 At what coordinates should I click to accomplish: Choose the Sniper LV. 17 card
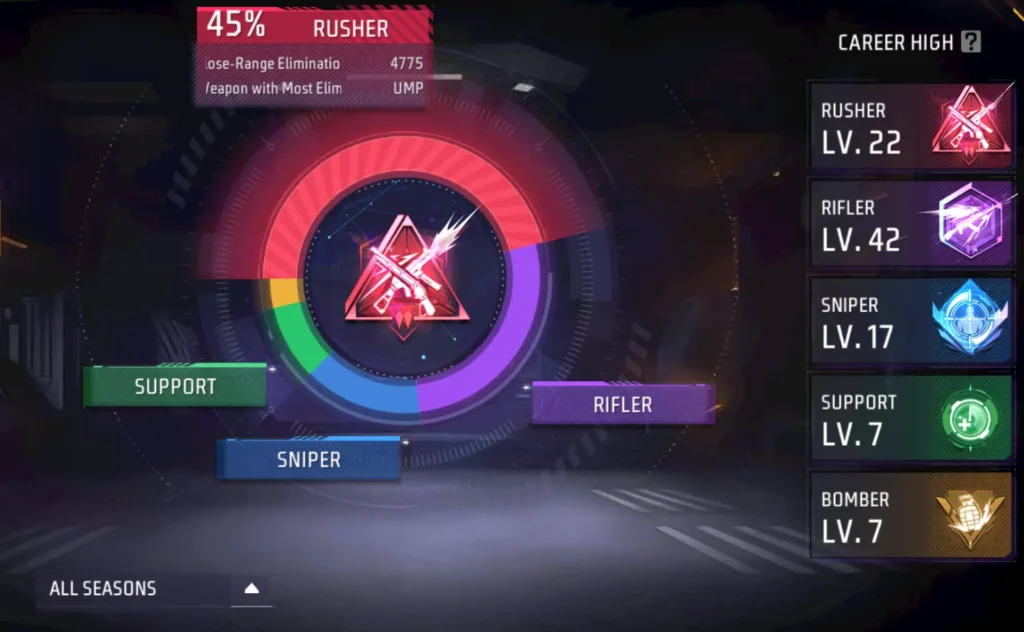tap(911, 321)
